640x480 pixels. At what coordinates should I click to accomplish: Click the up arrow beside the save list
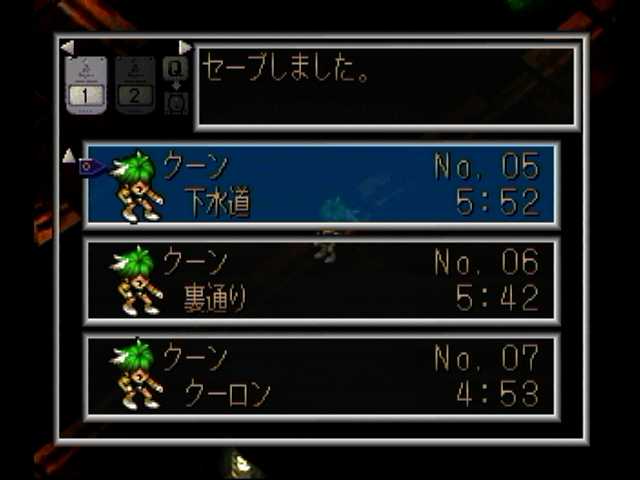pyautogui.click(x=68, y=155)
